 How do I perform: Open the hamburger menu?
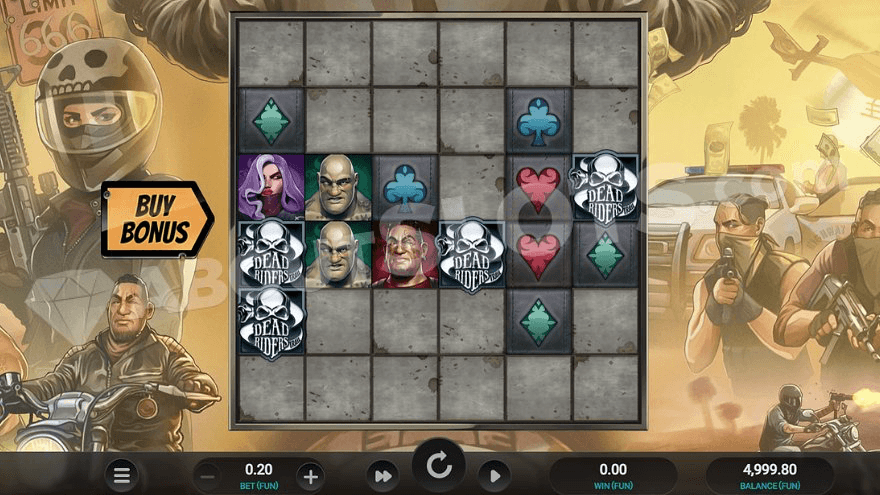pyautogui.click(x=121, y=475)
